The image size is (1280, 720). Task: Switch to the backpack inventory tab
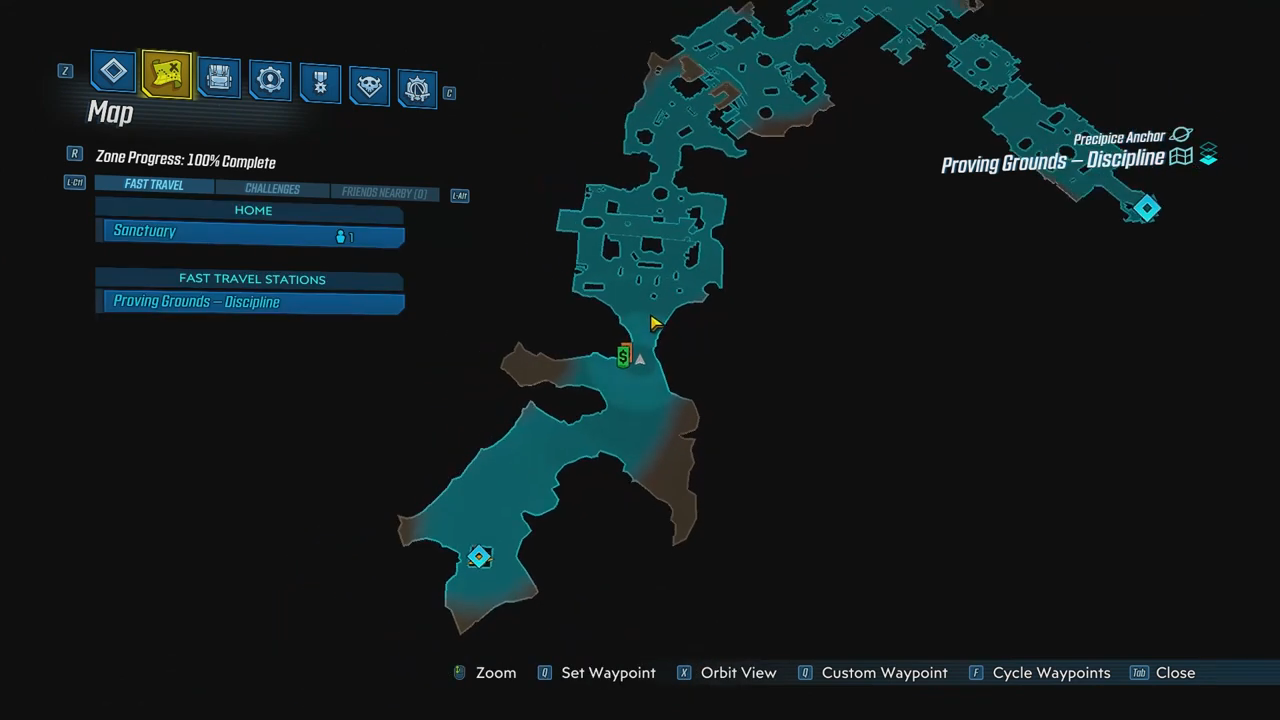219,77
